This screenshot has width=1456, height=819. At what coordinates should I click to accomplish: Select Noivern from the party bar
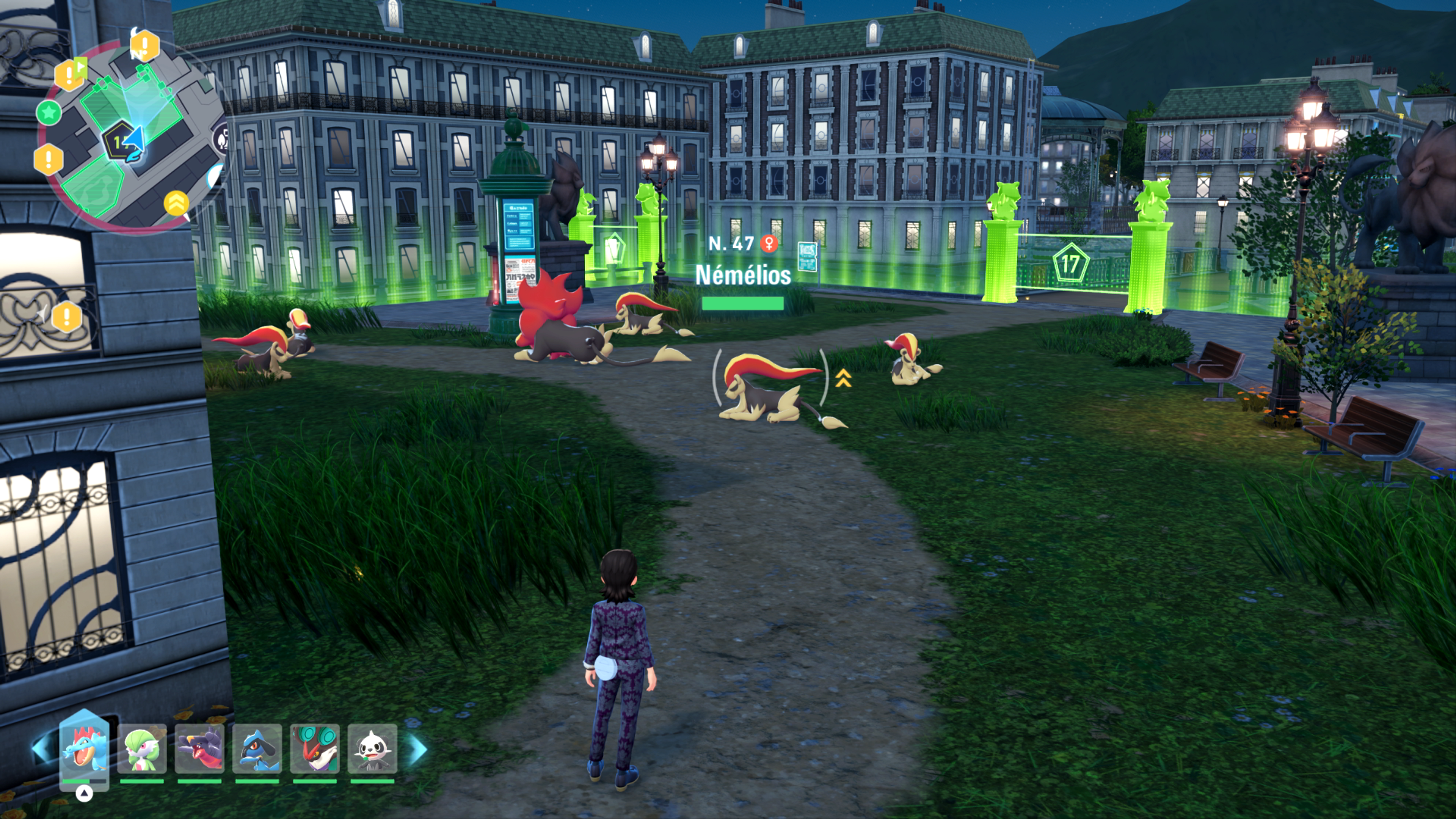pyautogui.click(x=315, y=749)
